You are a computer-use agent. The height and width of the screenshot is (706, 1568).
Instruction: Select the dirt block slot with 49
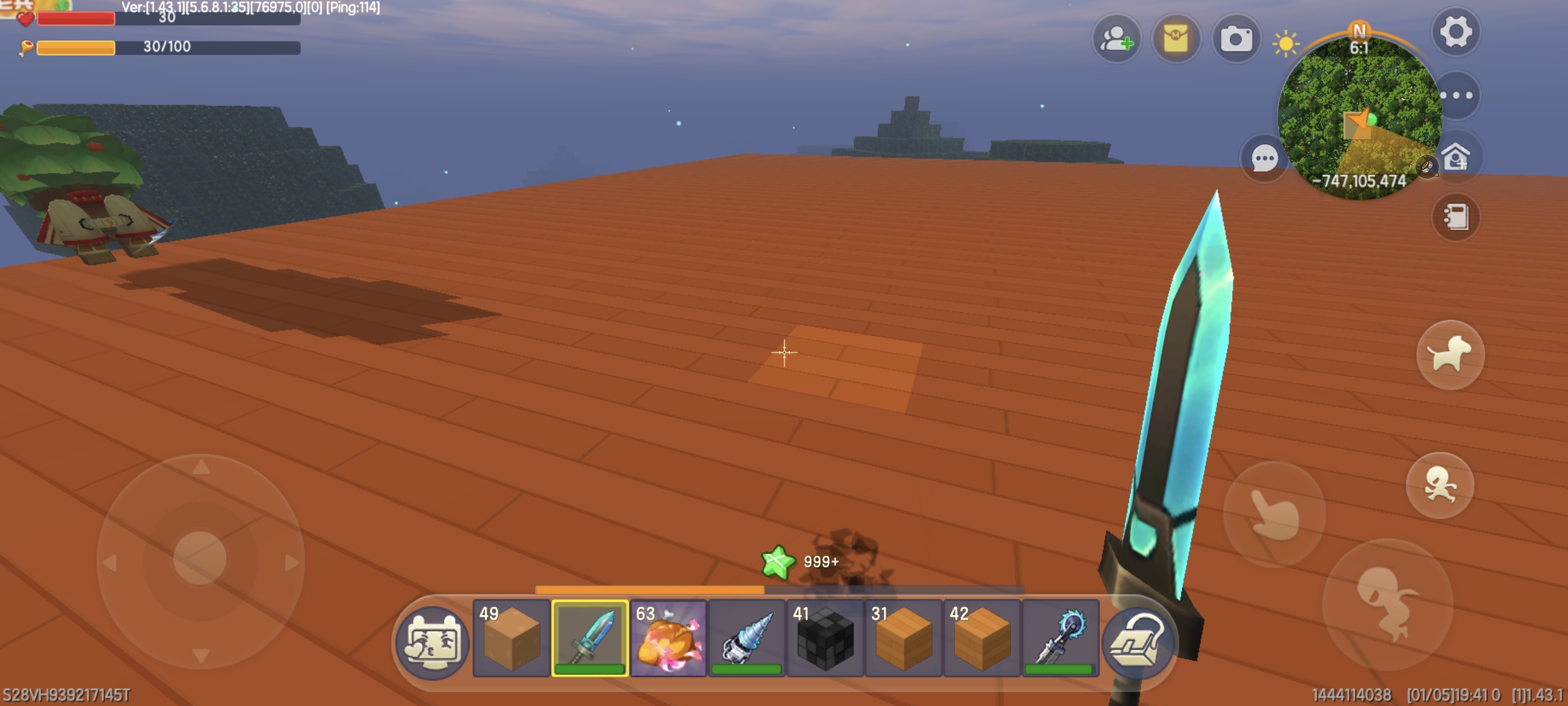511,638
